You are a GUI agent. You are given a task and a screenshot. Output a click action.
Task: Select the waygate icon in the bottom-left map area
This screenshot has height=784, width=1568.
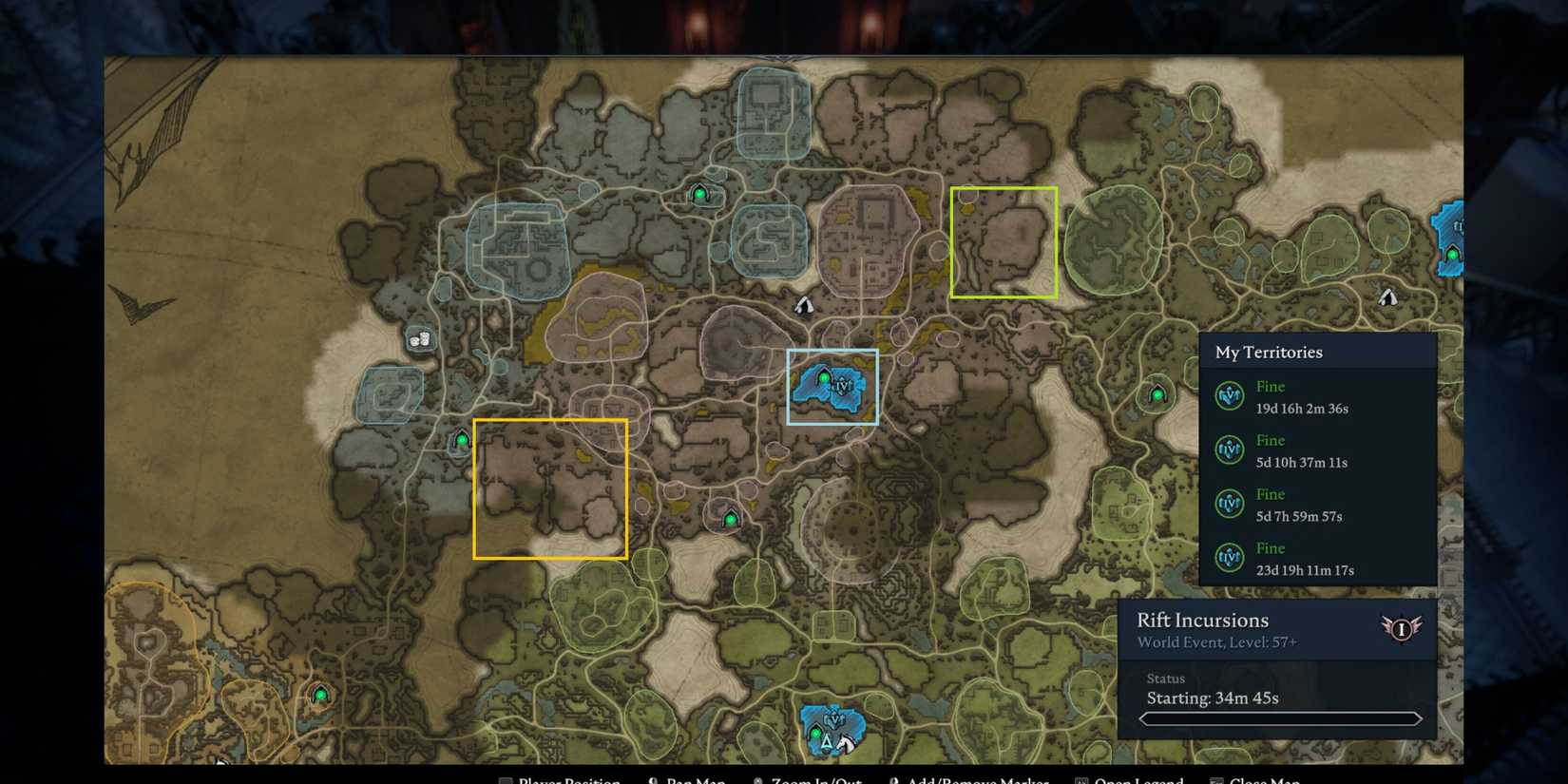pos(321,695)
